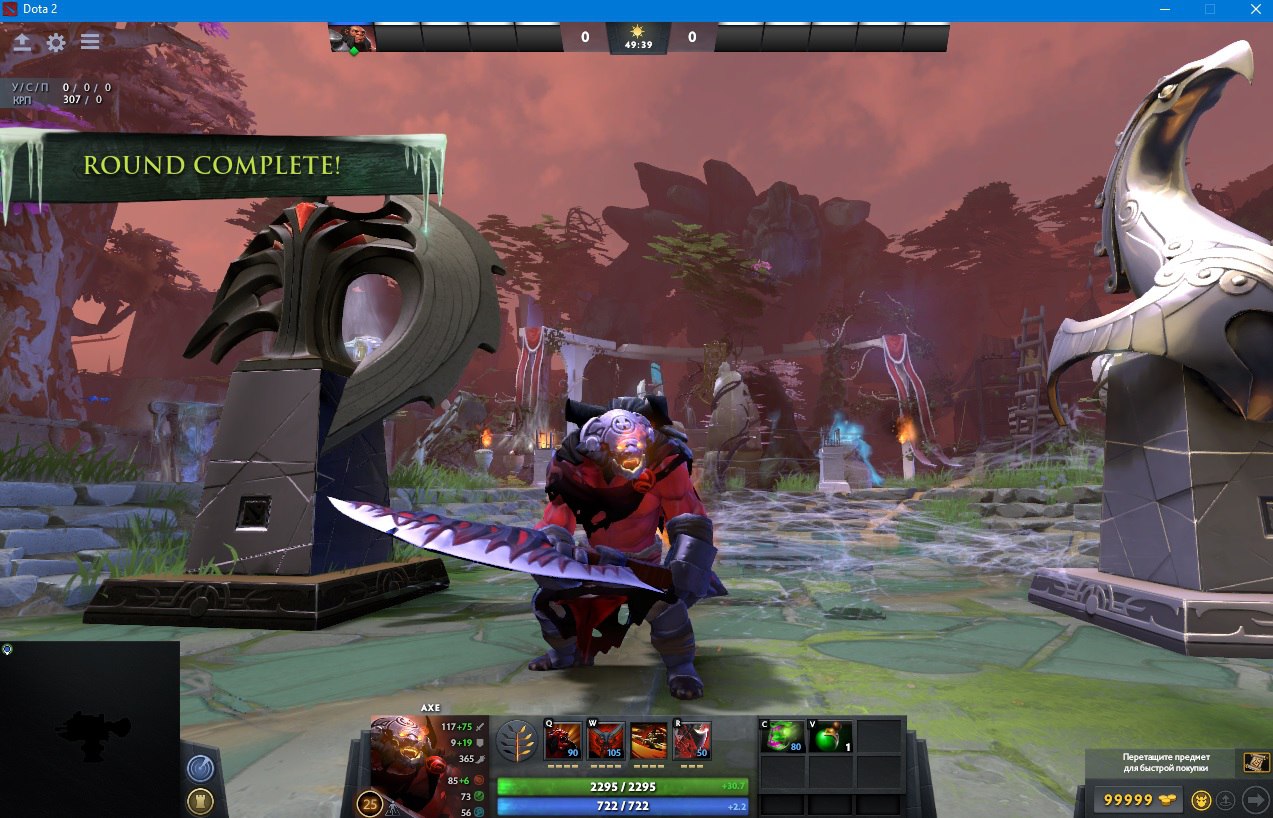Screen dimensions: 1273x818
Task: Use the green potion item in slot V
Action: click(831, 737)
